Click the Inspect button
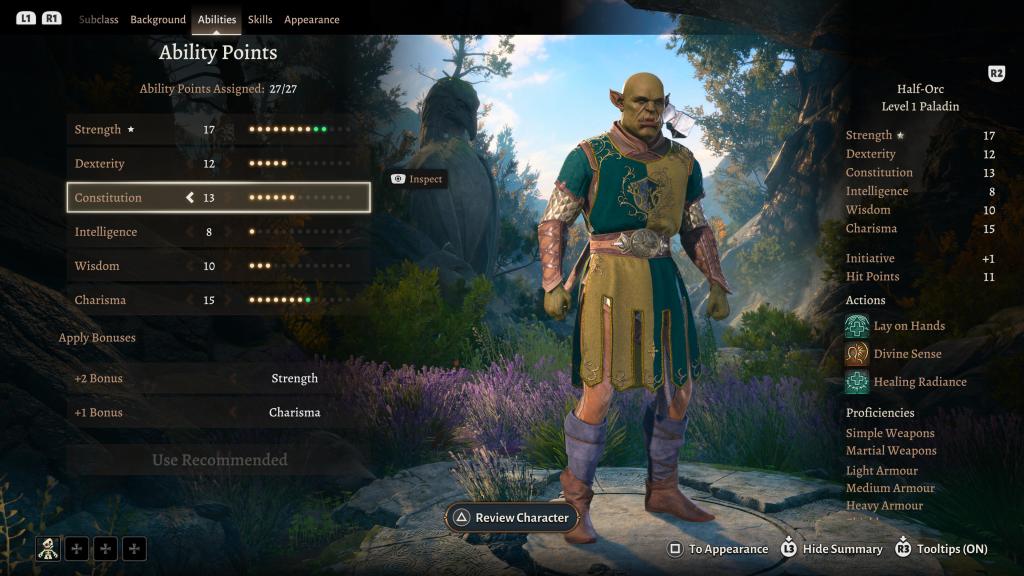This screenshot has height=576, width=1024. pyautogui.click(x=417, y=179)
